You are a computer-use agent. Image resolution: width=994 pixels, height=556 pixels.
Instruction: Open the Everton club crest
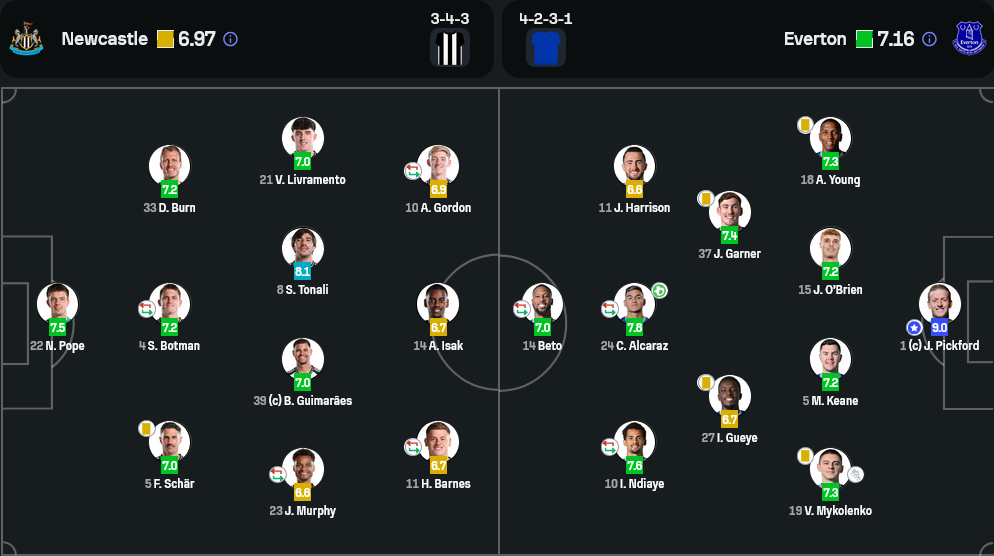[x=969, y=38]
